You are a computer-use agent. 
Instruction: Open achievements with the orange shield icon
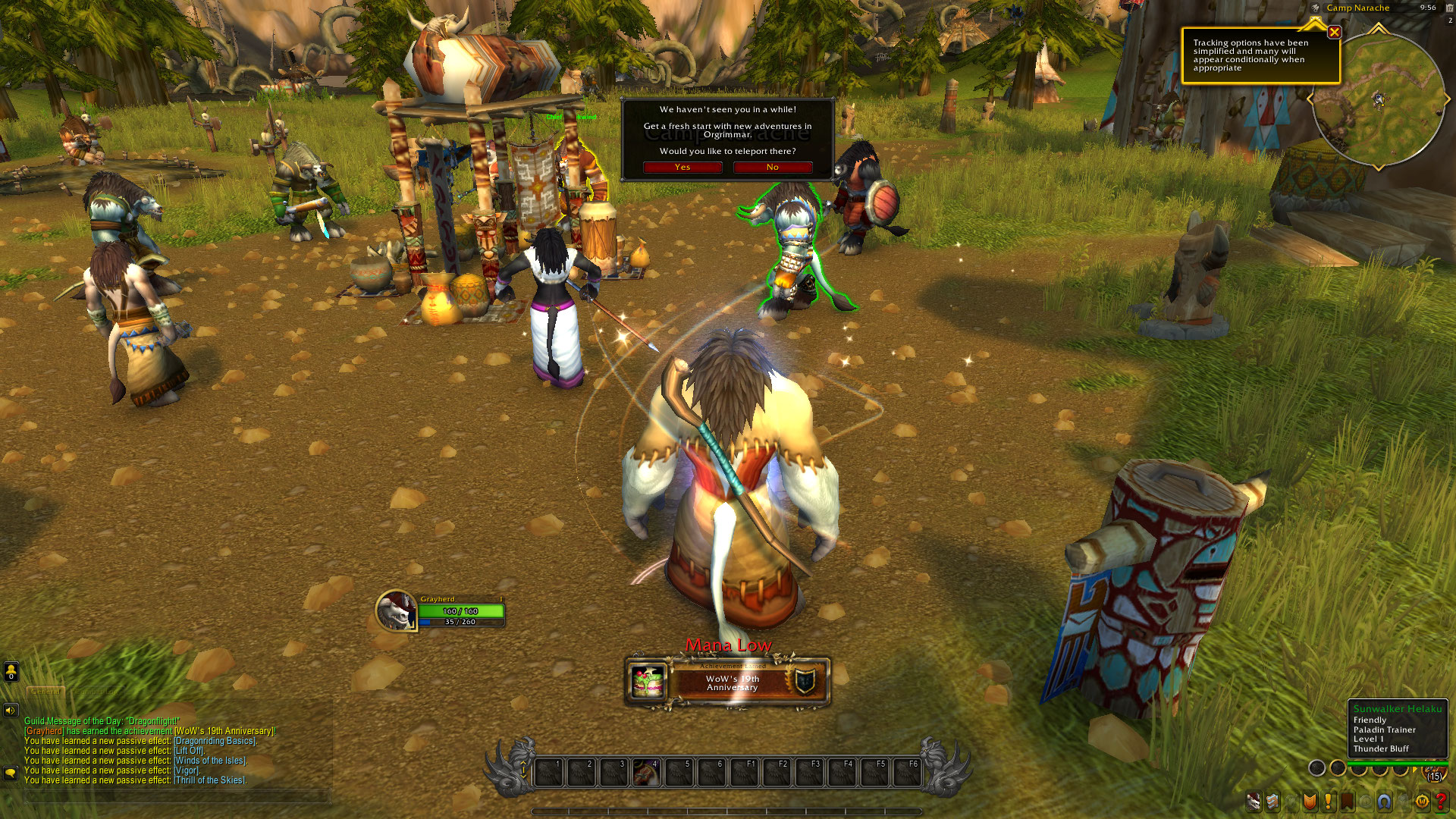point(1310,801)
